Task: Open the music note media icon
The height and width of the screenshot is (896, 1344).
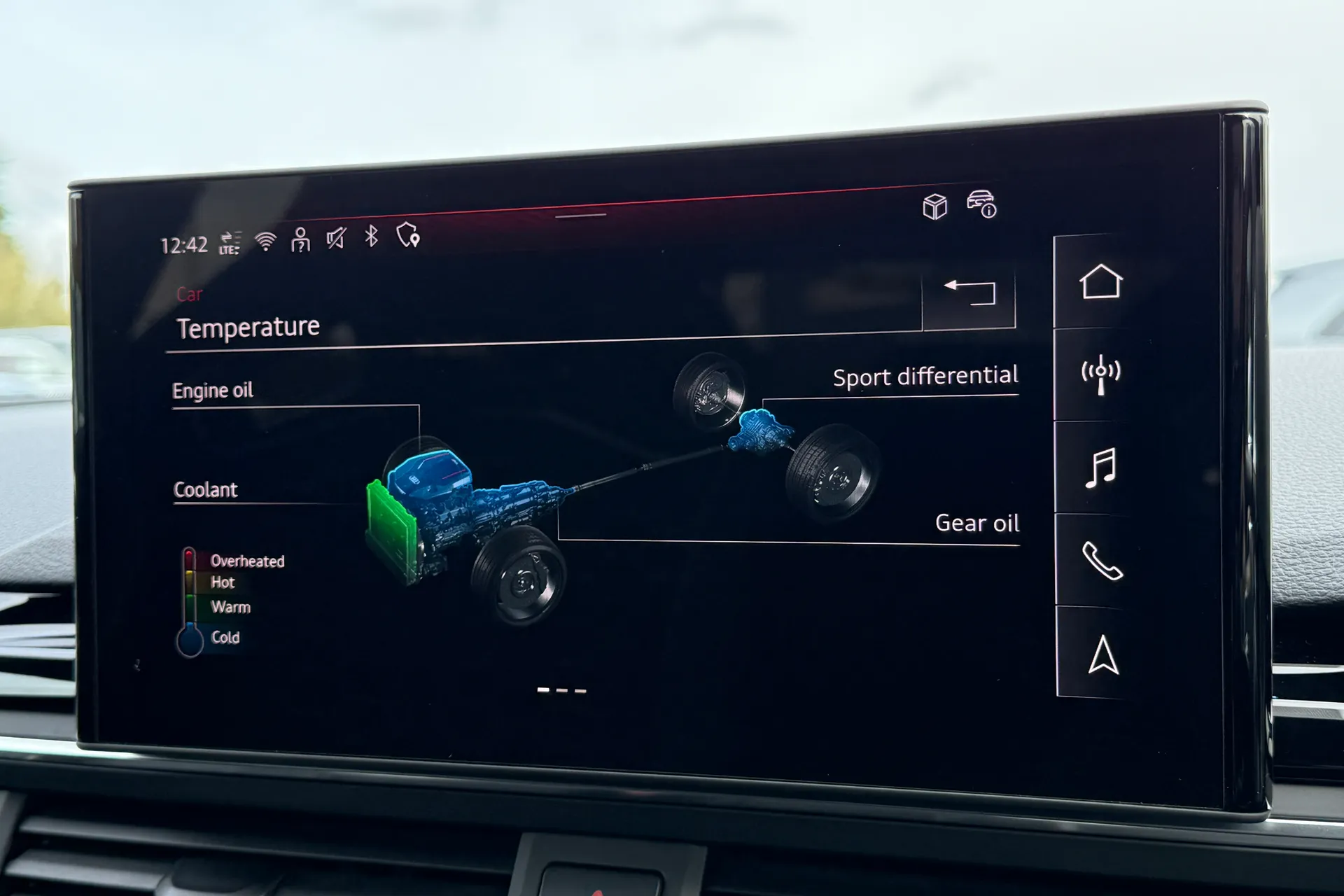Action: coord(1100,468)
